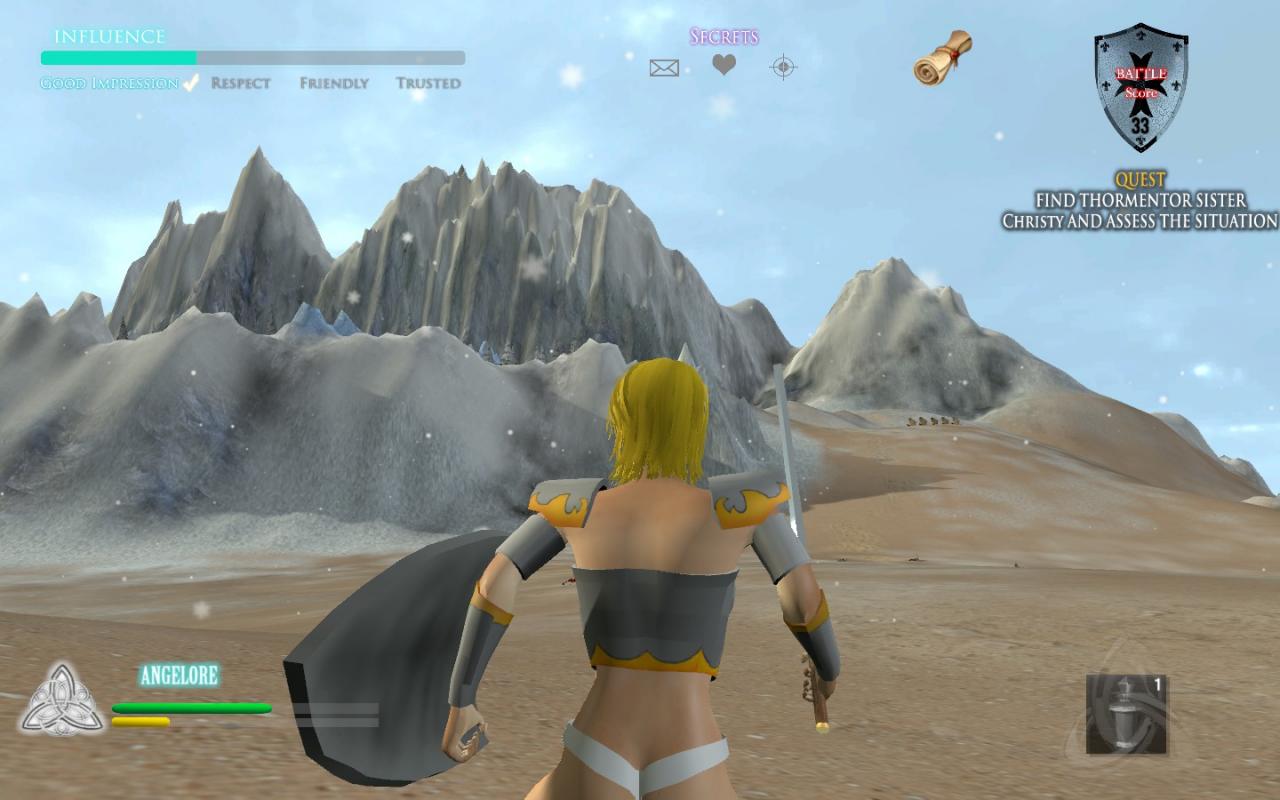Open the Celtic knot emblem menu
The height and width of the screenshot is (800, 1280).
click(x=62, y=700)
